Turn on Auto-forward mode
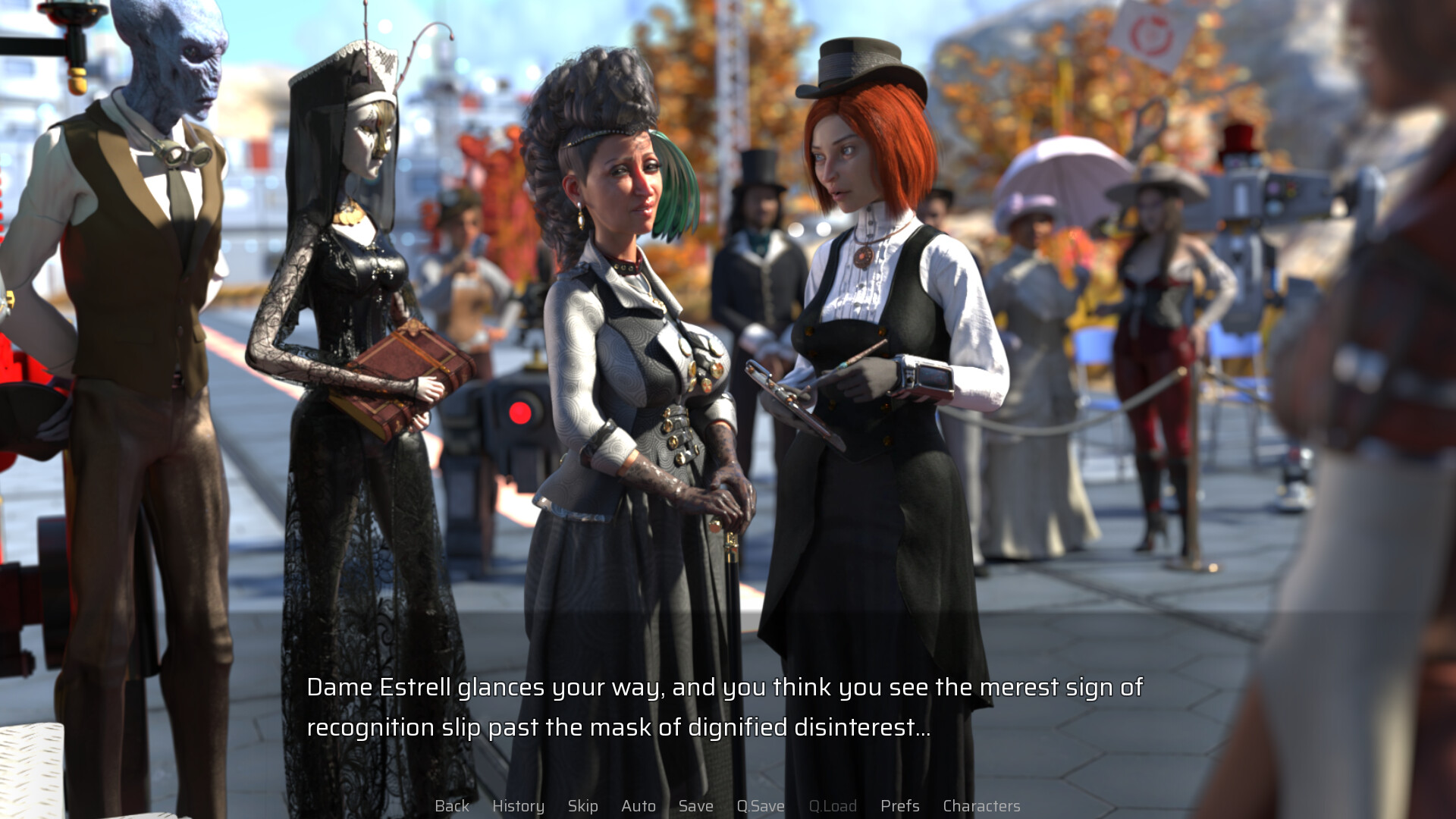The height and width of the screenshot is (819, 1456). coord(639,806)
